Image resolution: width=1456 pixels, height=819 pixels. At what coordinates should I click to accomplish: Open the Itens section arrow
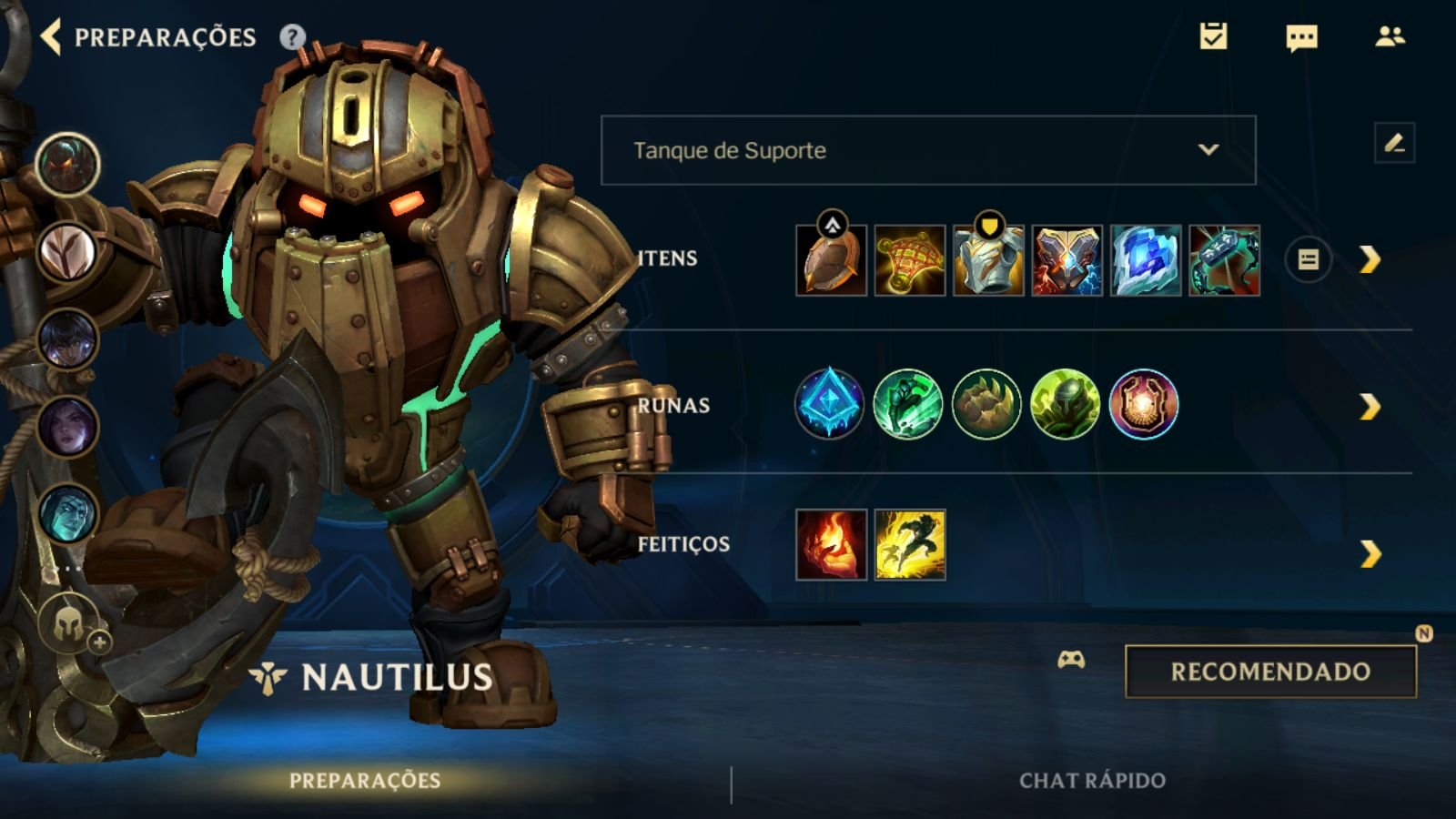(1370, 260)
